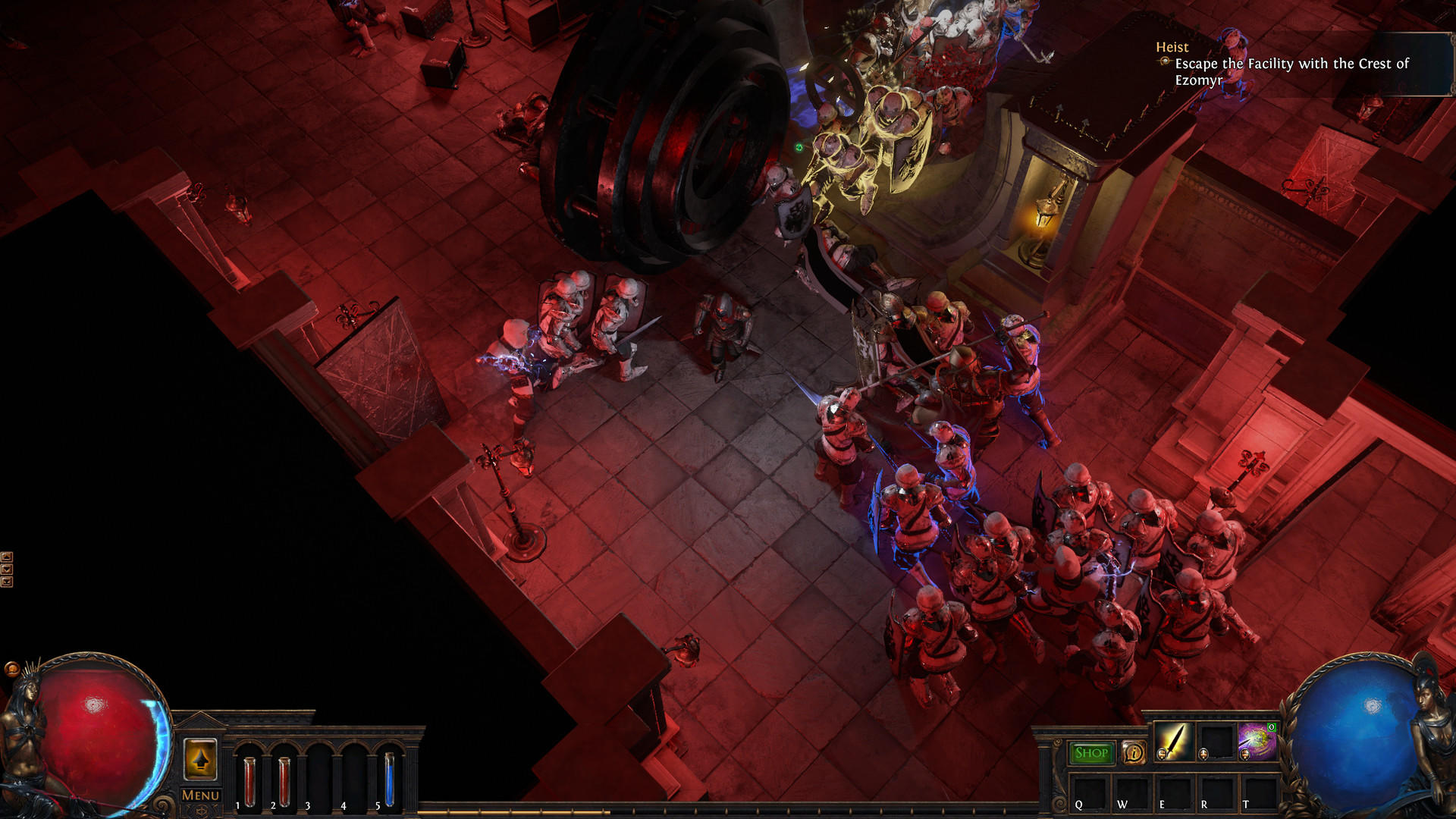The image size is (1456, 819).
Task: Click the orange emblem above the health globe
Action: [x=12, y=668]
